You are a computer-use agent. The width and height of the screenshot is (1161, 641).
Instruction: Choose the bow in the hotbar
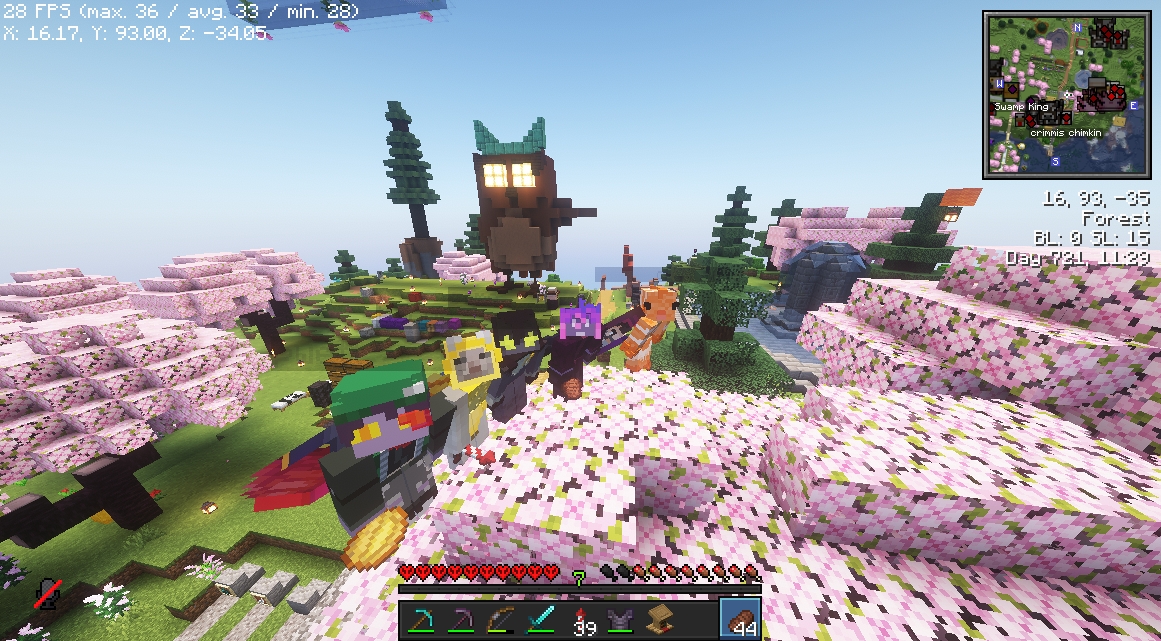[x=501, y=620]
